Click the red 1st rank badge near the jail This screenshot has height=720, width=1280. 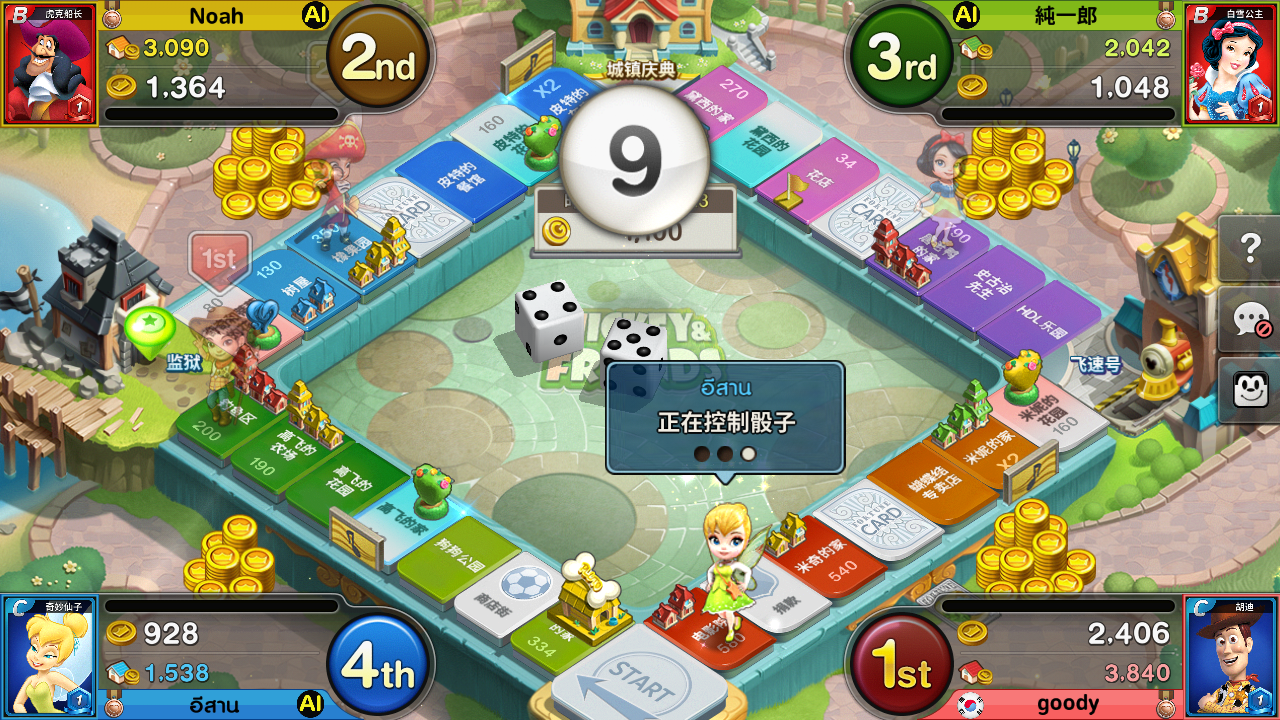pos(218,258)
